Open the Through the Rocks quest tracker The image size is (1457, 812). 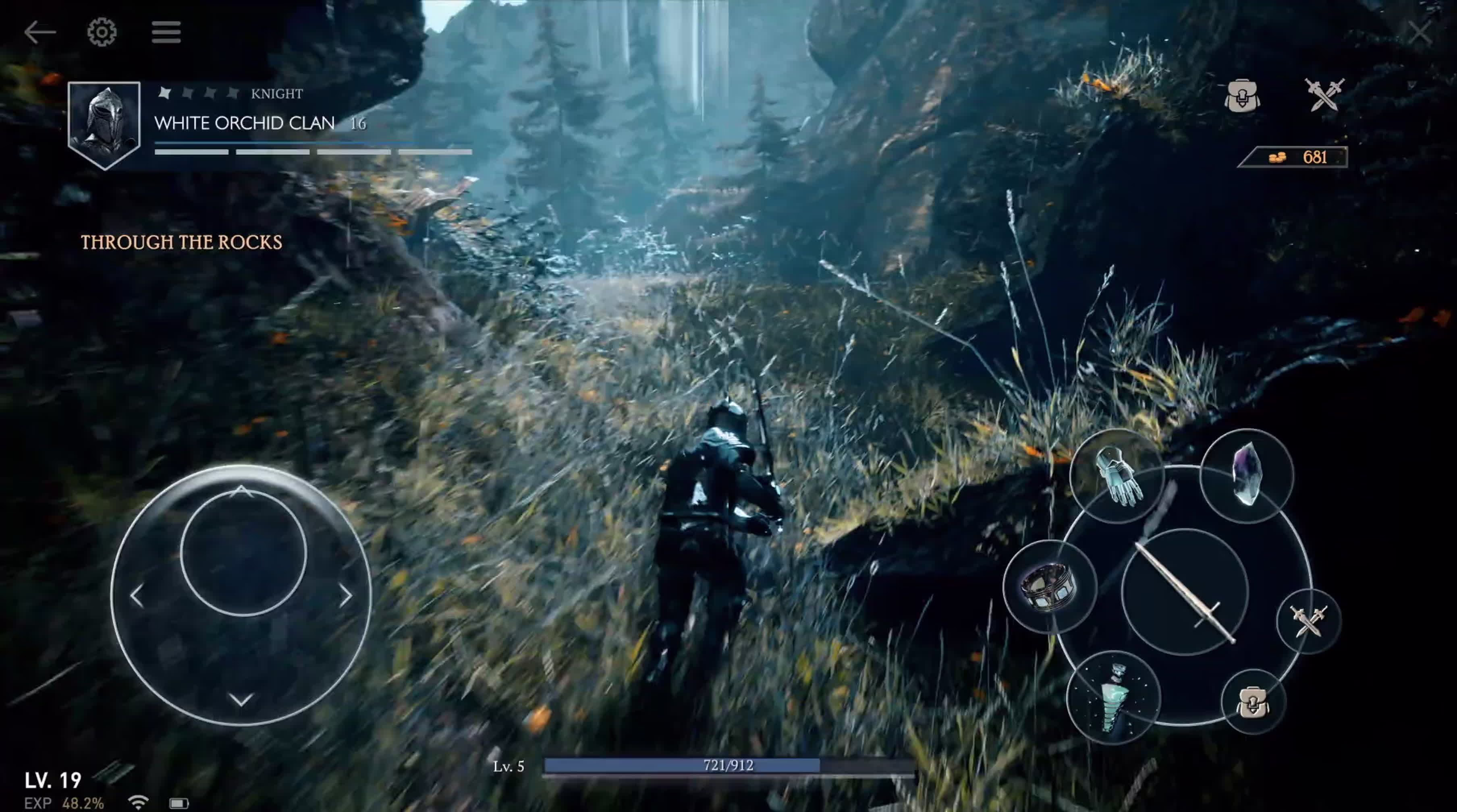point(181,242)
